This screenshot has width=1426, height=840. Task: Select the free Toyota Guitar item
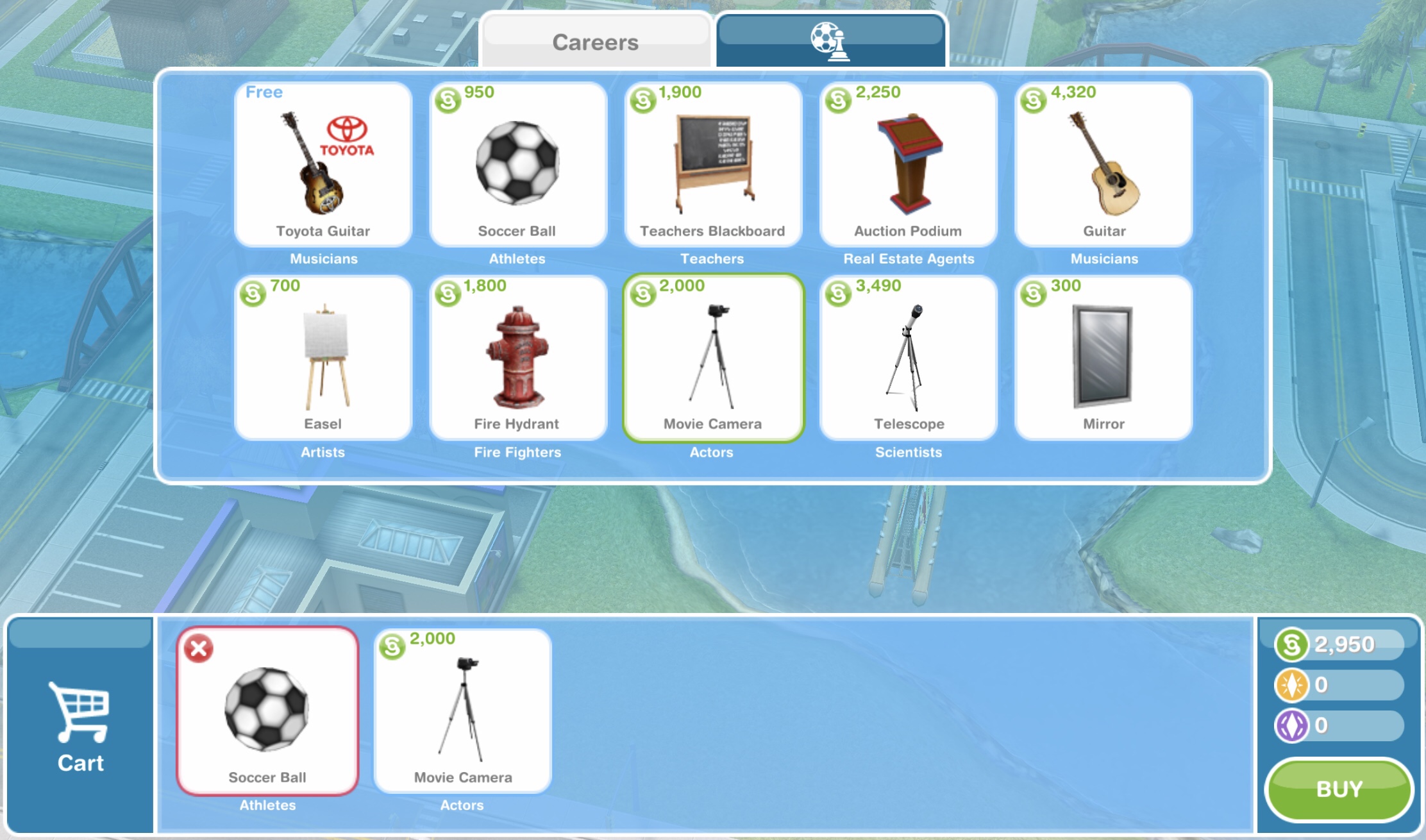(x=323, y=165)
